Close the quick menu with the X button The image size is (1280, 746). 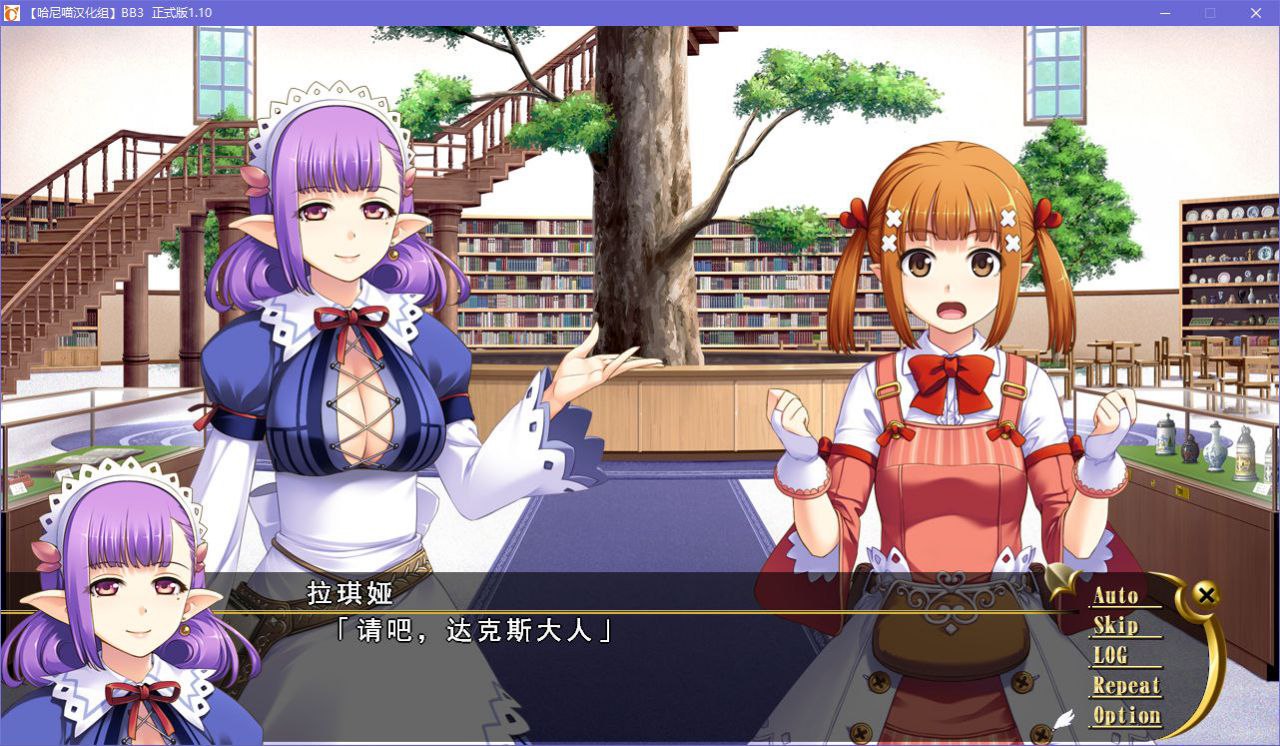[1206, 594]
